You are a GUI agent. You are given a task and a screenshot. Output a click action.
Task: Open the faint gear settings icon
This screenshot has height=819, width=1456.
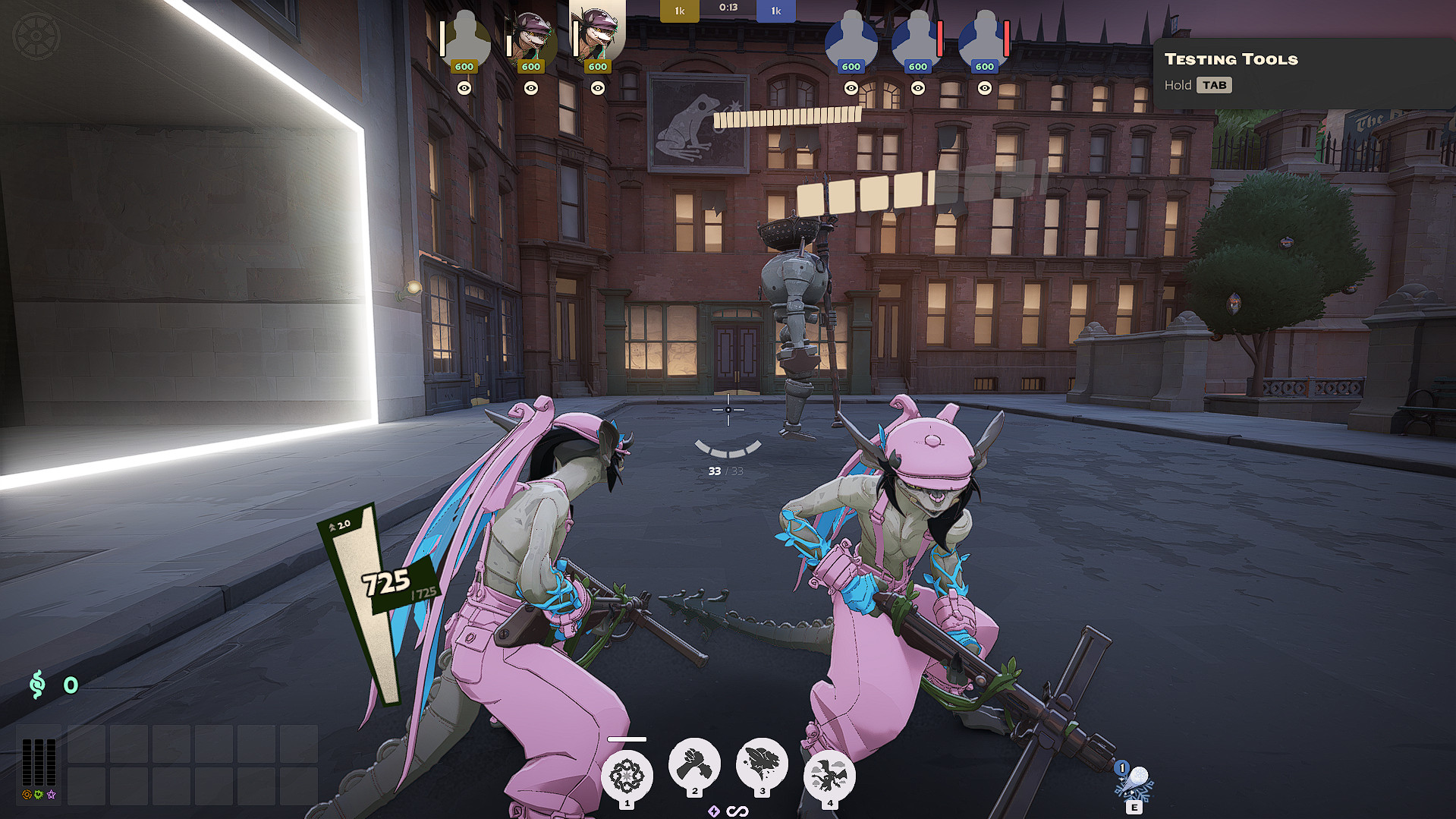point(36,36)
